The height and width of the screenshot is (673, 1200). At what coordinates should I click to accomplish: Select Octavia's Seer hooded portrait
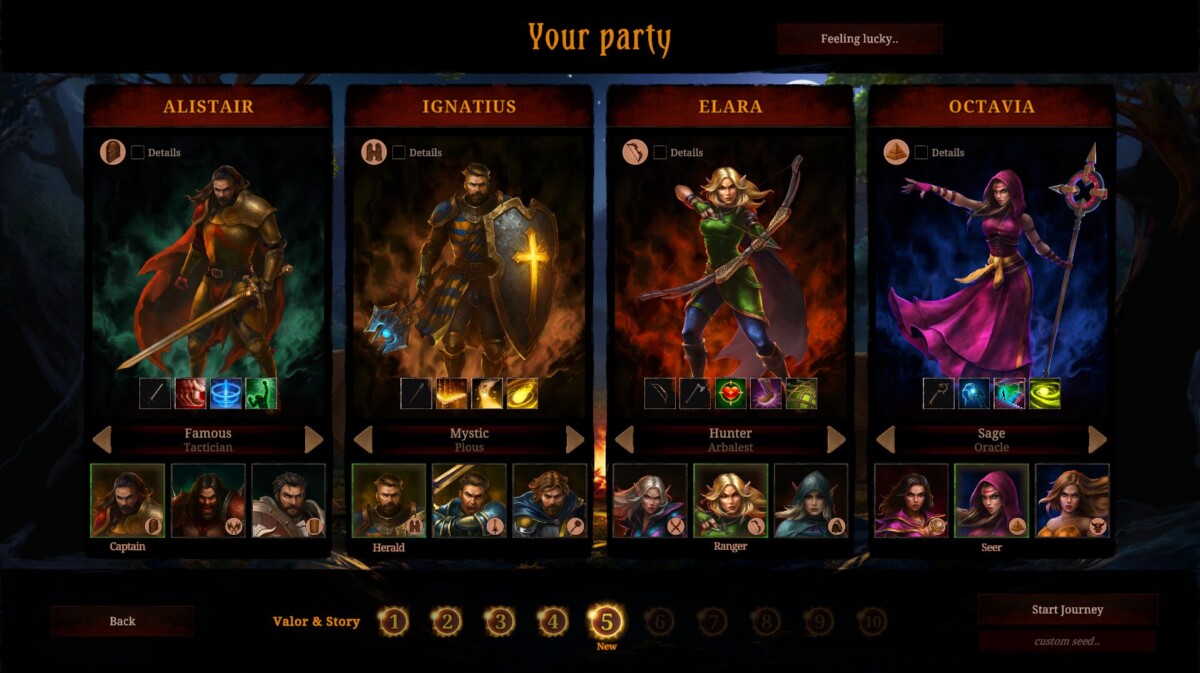click(x=991, y=500)
